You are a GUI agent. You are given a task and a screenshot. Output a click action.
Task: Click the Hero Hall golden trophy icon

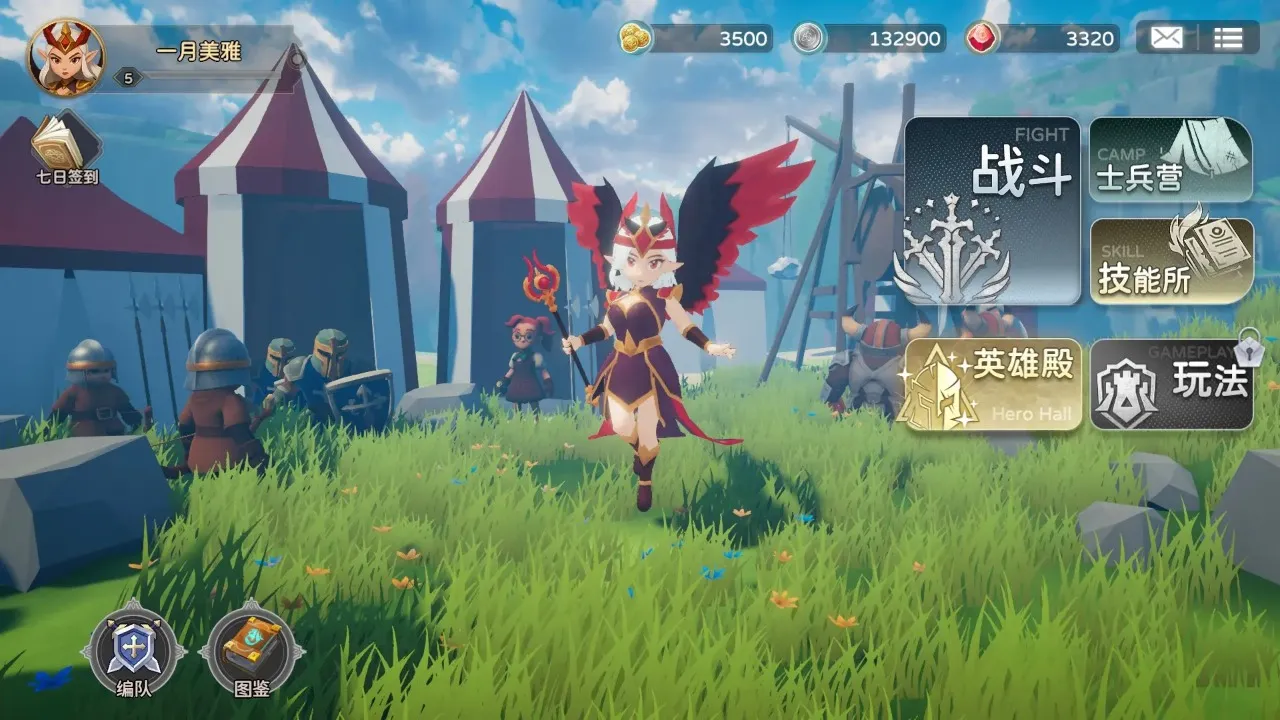[938, 390]
